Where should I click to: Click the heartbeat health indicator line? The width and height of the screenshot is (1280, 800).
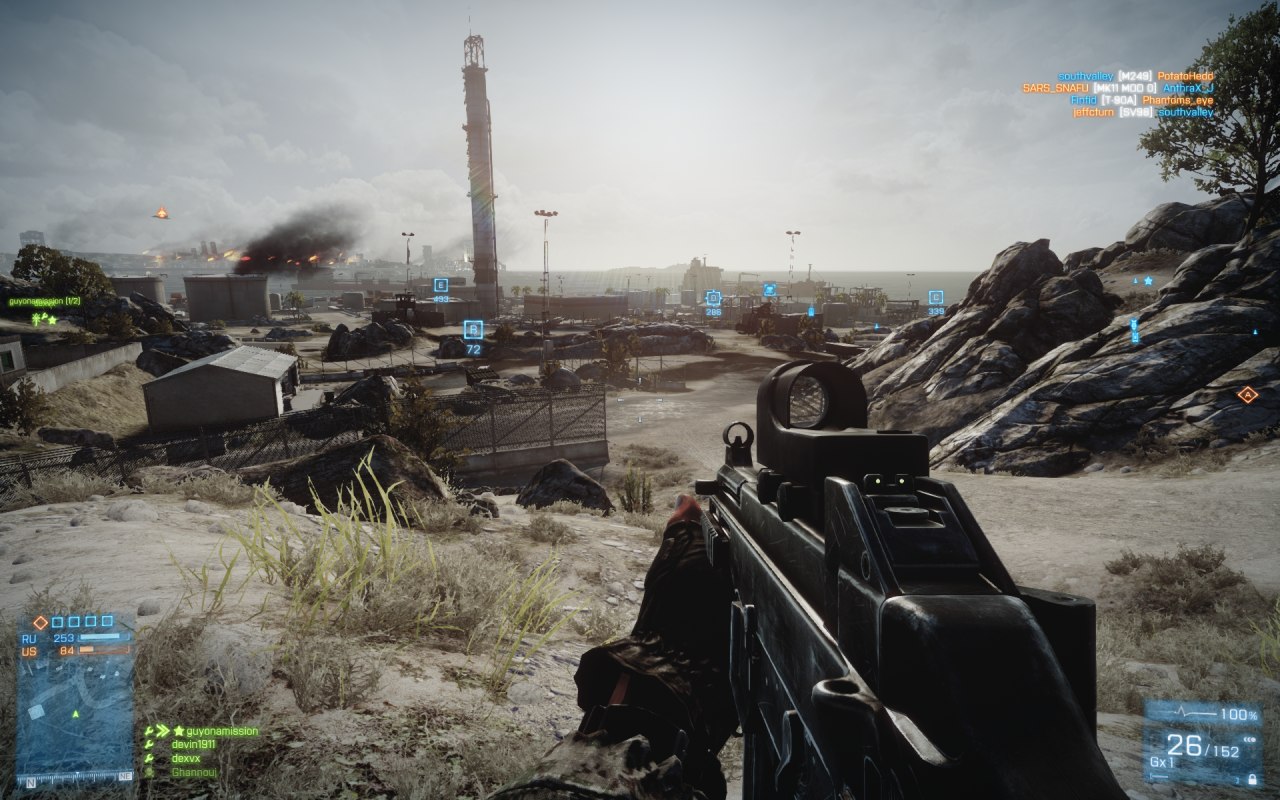(x=1181, y=712)
